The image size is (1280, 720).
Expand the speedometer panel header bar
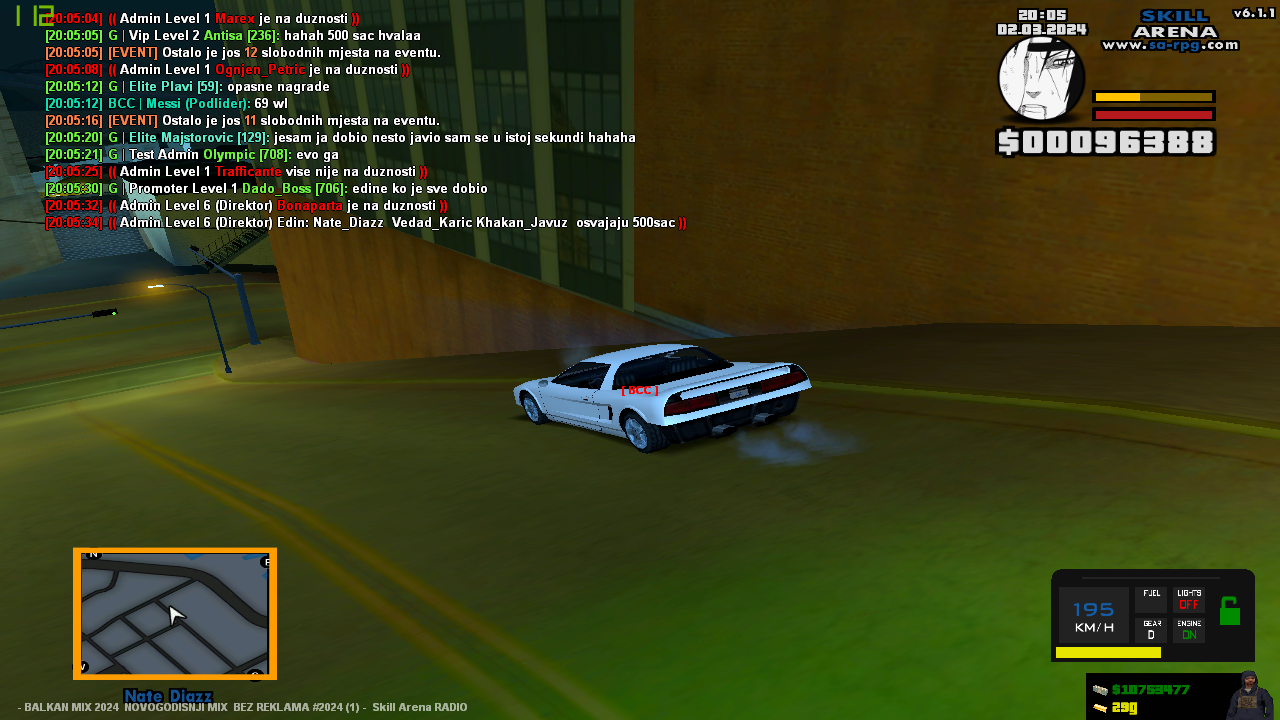(x=1150, y=576)
